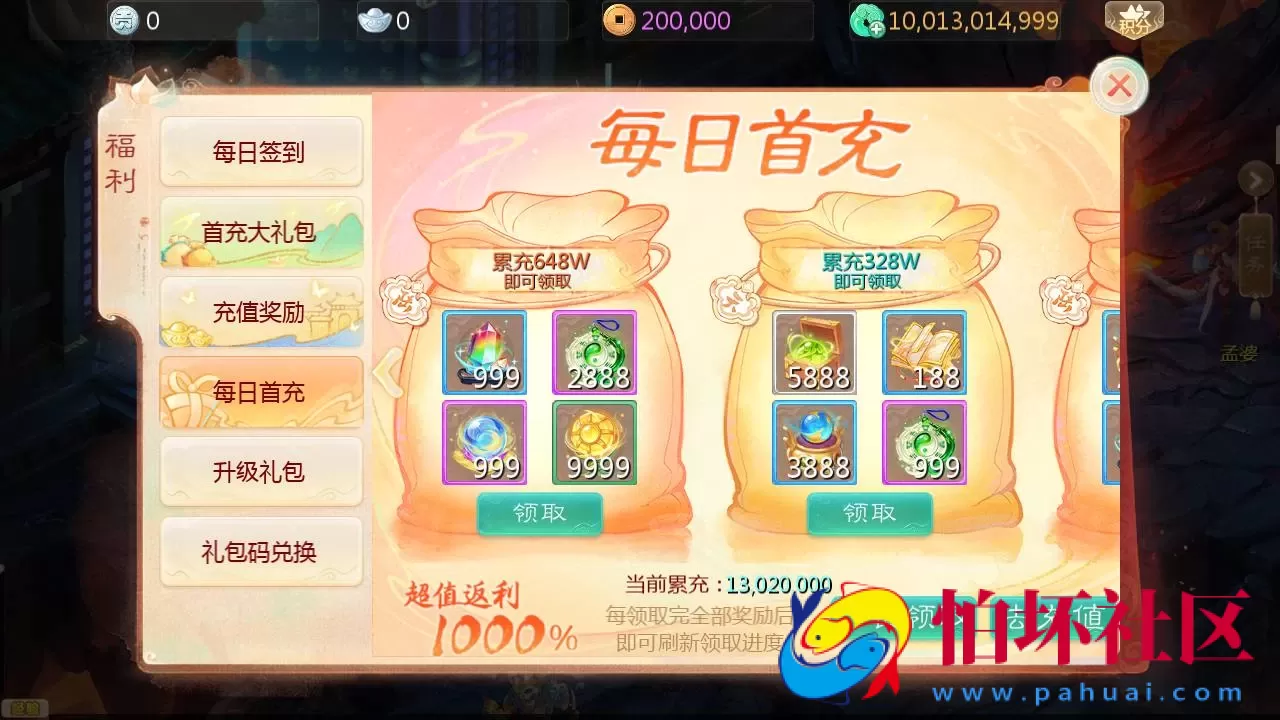
Task: Click the jade currency icon in top bar
Action: coord(866,20)
